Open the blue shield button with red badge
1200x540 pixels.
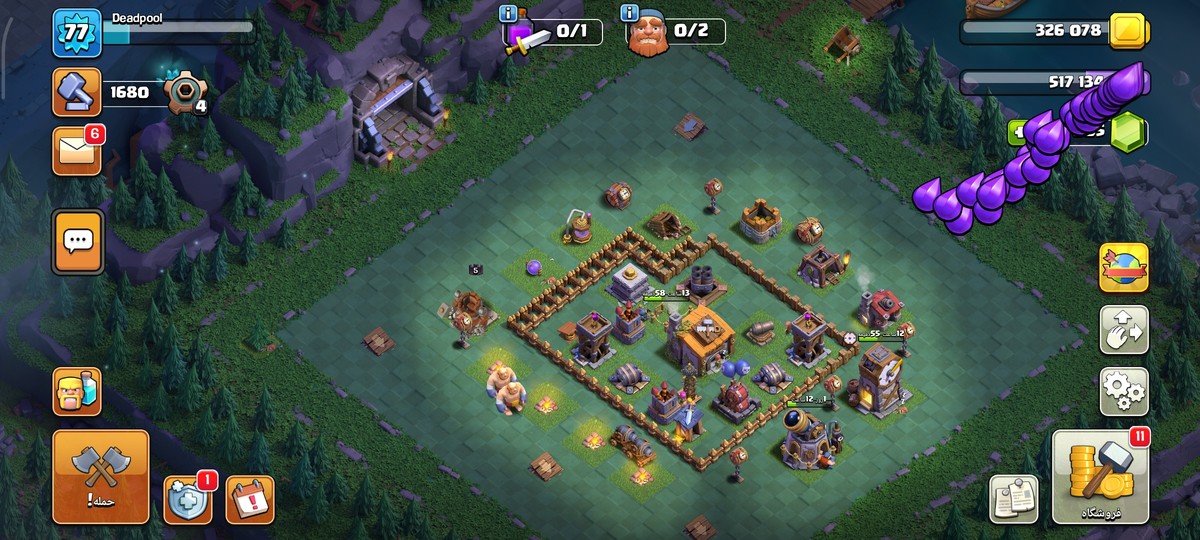click(x=188, y=499)
